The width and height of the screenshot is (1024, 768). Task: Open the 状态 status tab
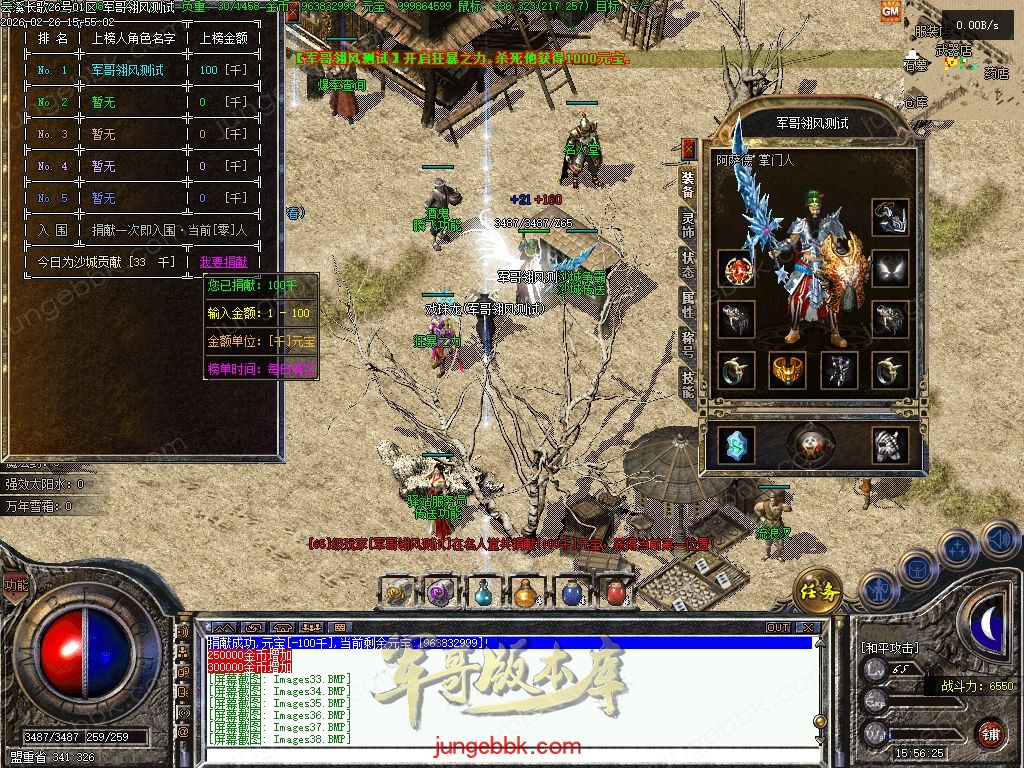coord(688,263)
